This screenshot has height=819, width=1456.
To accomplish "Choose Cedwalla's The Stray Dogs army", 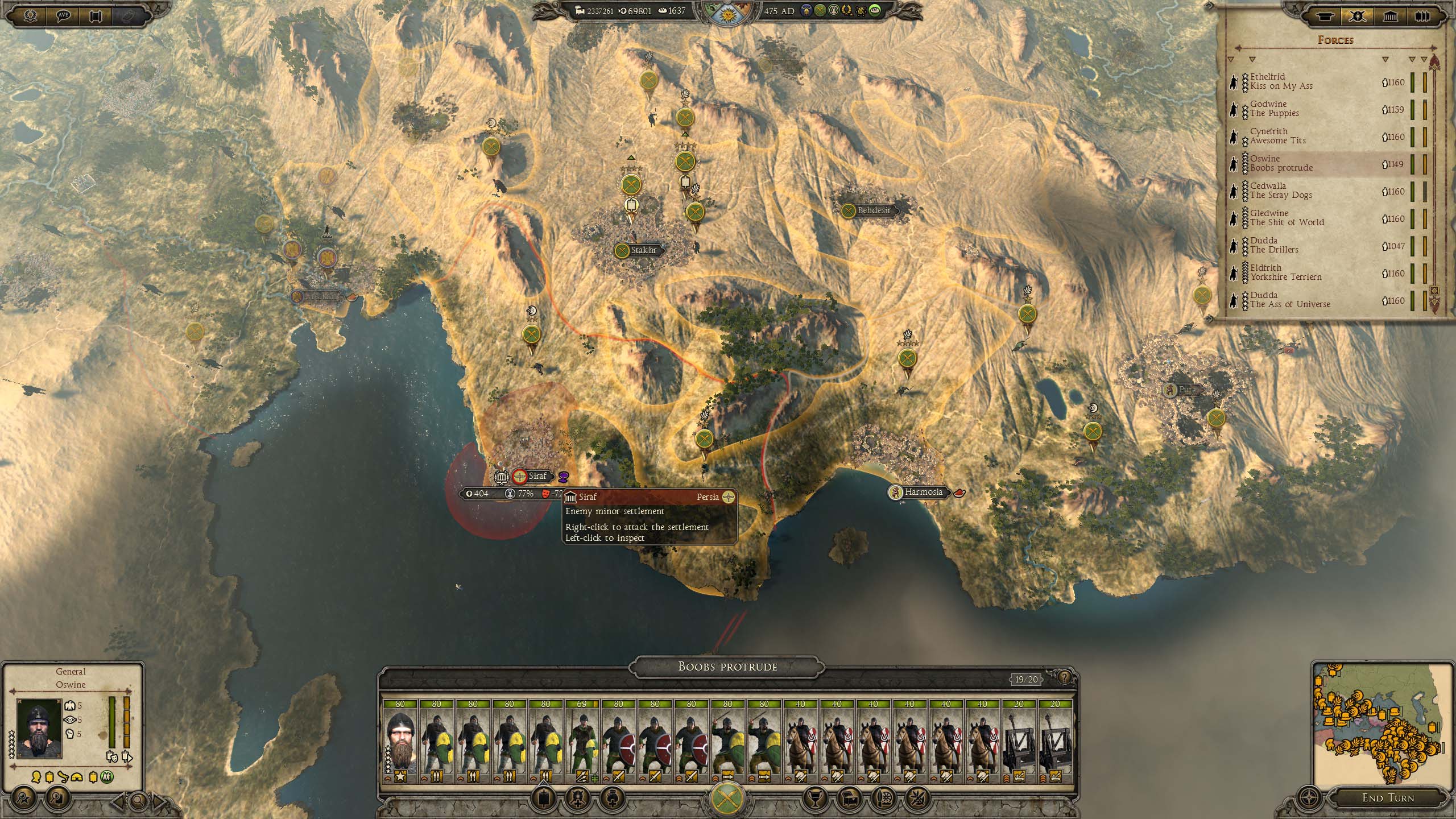I will pos(1308,191).
